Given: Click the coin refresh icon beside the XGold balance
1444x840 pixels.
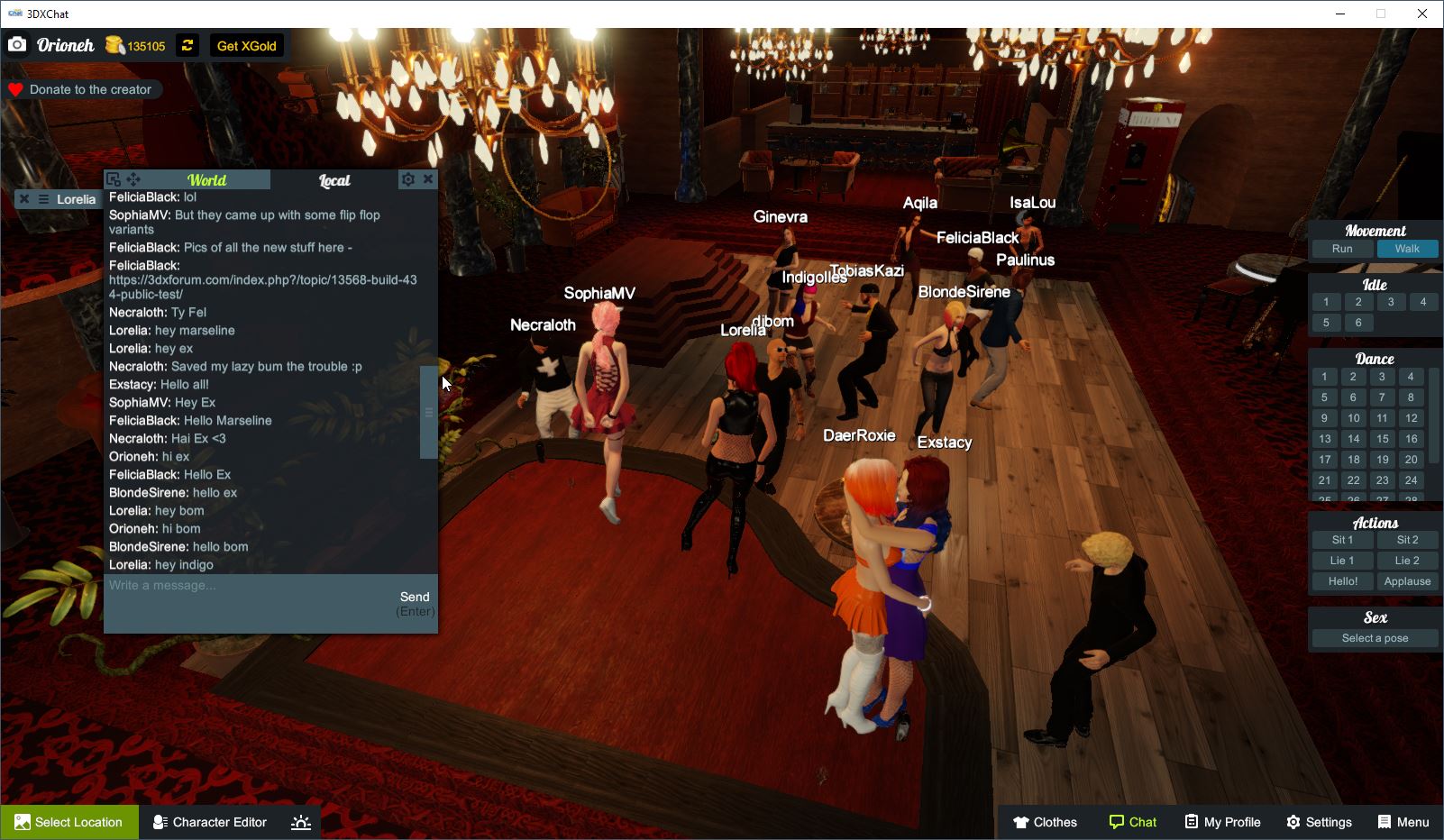Looking at the screenshot, I should click(187, 45).
